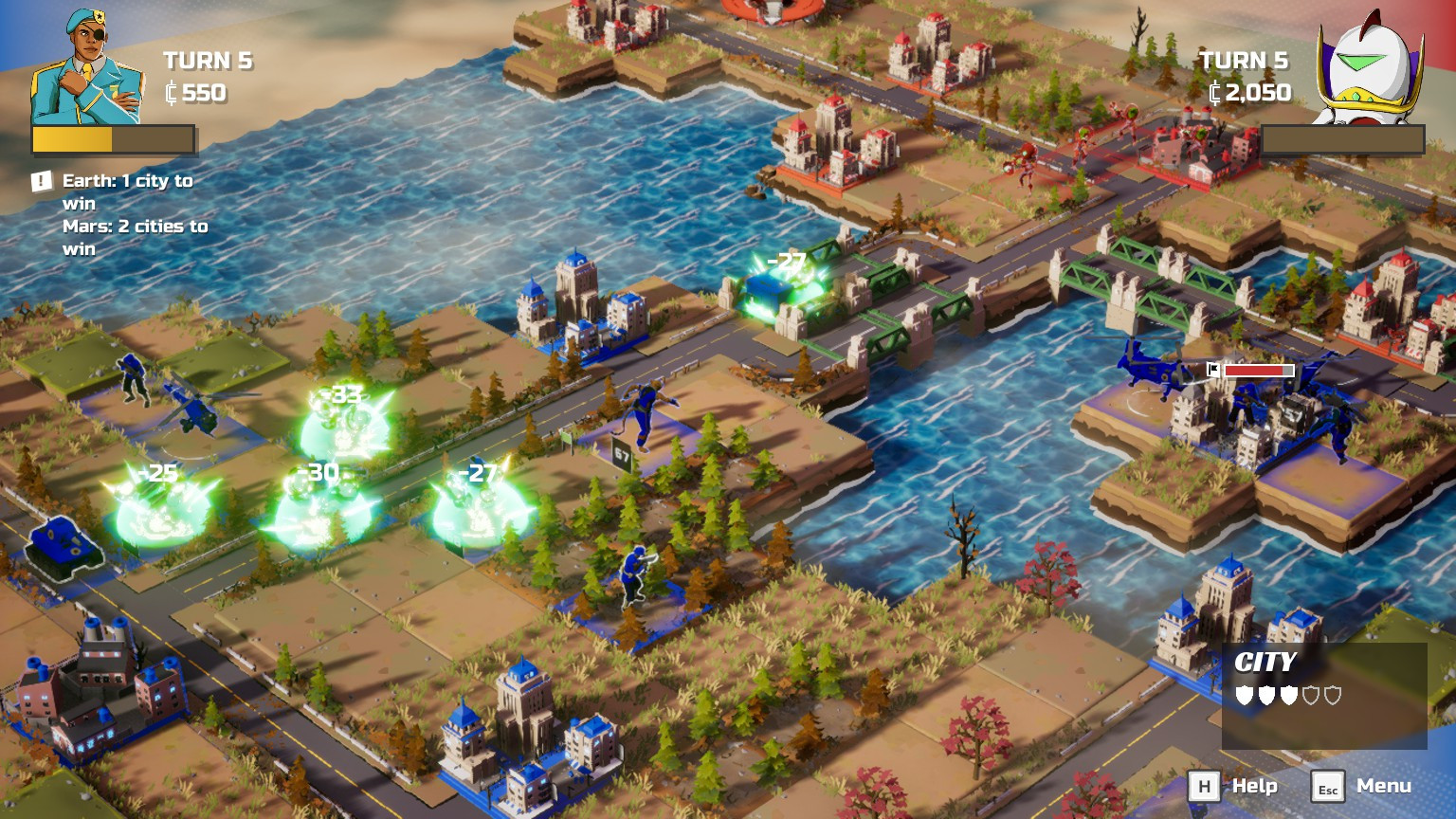The image size is (1456, 819).
Task: Toggle the first filled shield on the CITY panel
Action: [x=1244, y=694]
